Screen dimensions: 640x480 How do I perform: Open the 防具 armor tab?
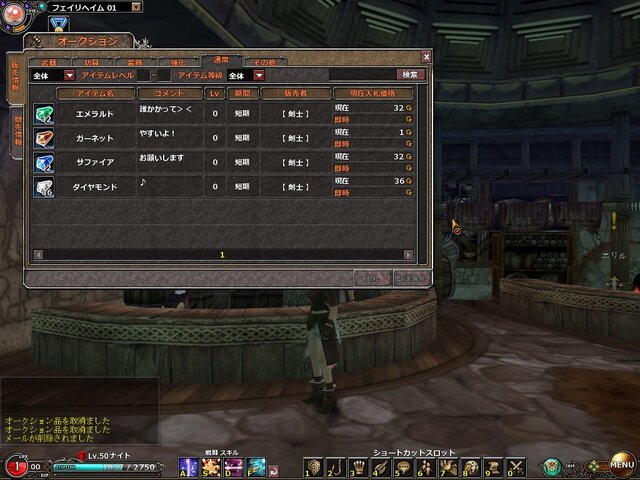tap(91, 62)
